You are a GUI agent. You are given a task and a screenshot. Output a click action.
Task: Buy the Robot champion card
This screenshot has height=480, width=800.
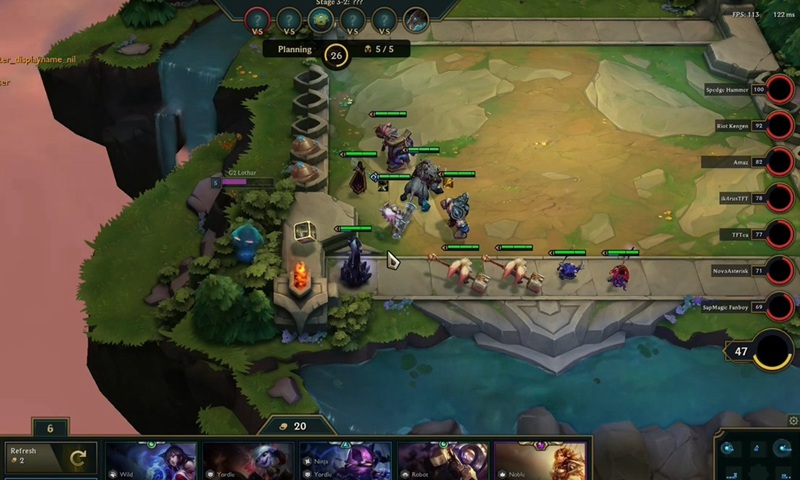(x=443, y=461)
